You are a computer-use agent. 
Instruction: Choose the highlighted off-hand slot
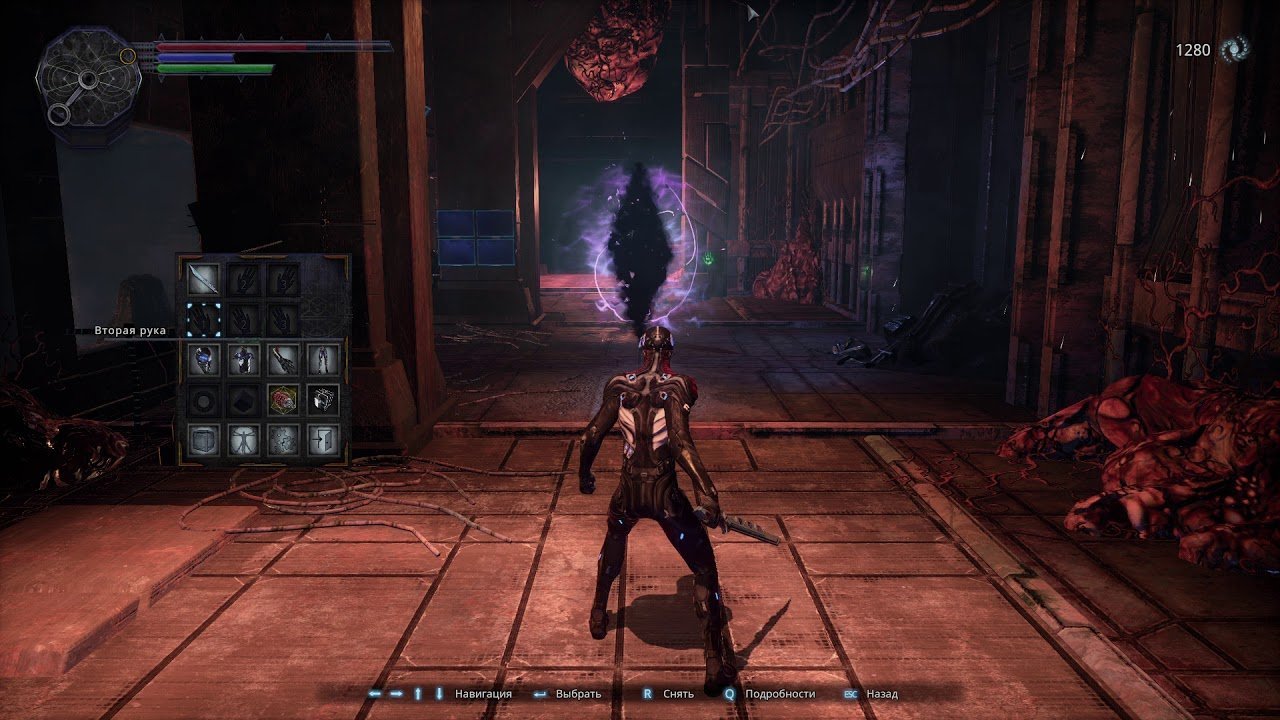(x=204, y=318)
